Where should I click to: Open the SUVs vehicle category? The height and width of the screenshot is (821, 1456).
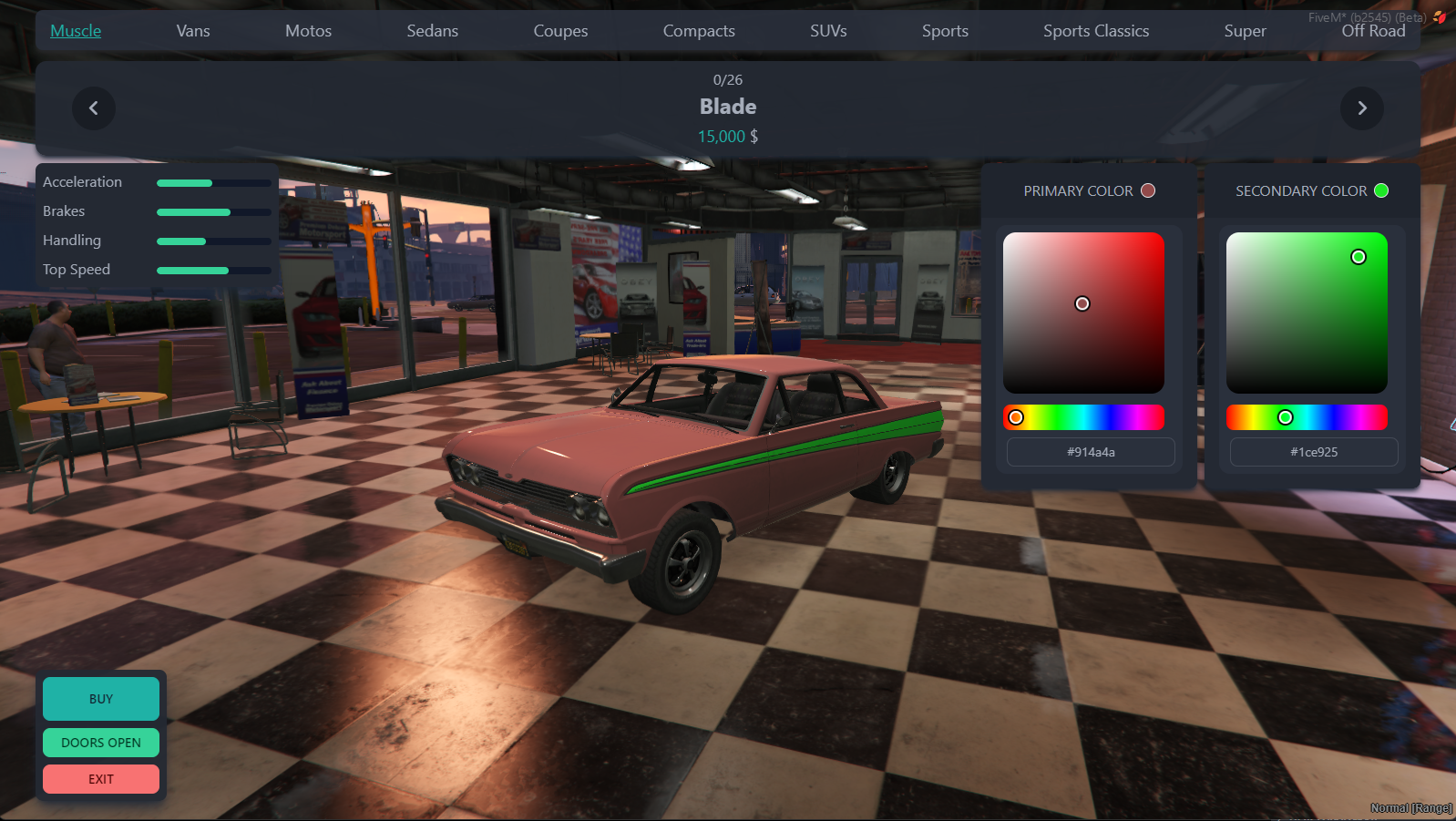point(828,30)
